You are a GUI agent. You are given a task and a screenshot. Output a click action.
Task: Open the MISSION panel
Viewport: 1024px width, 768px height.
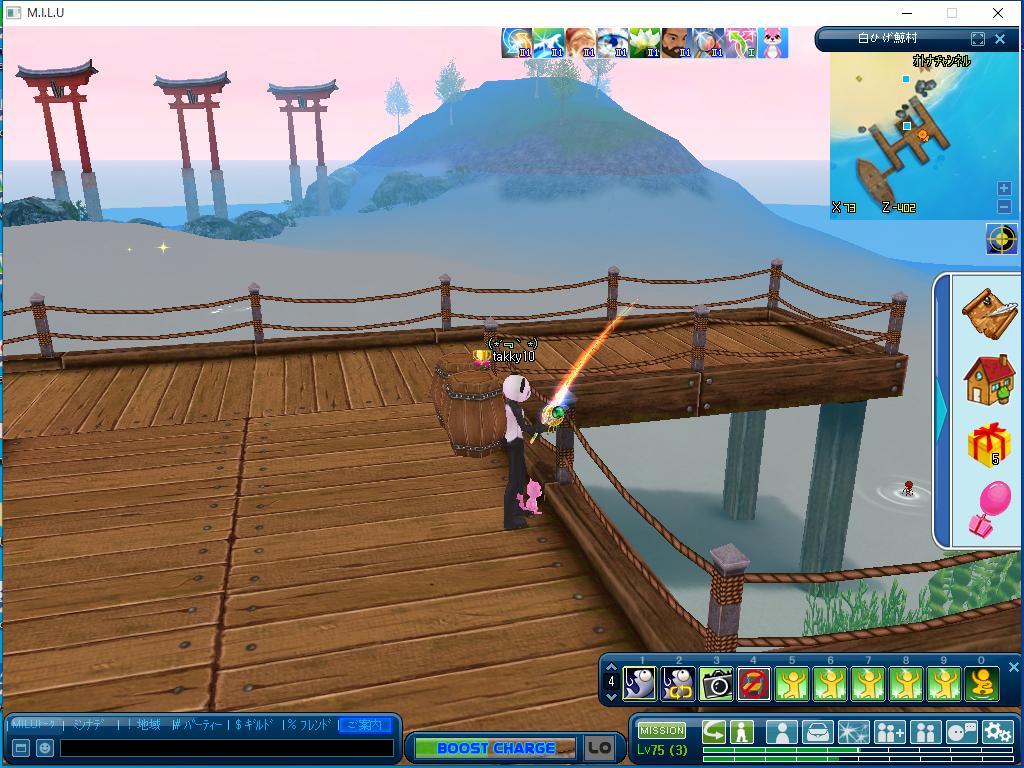[x=662, y=731]
